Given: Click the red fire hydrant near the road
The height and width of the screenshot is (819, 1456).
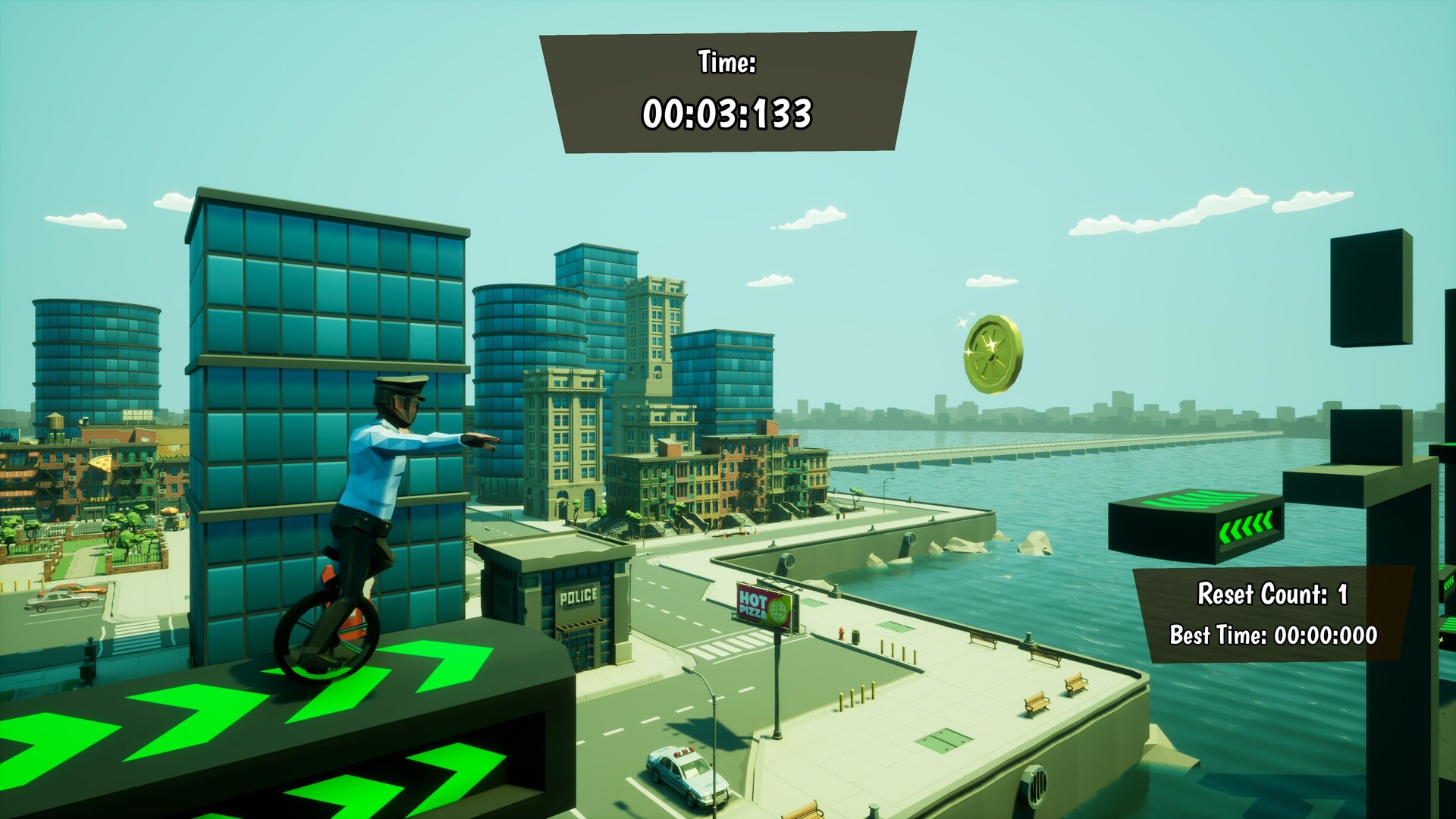Looking at the screenshot, I should point(842,634).
